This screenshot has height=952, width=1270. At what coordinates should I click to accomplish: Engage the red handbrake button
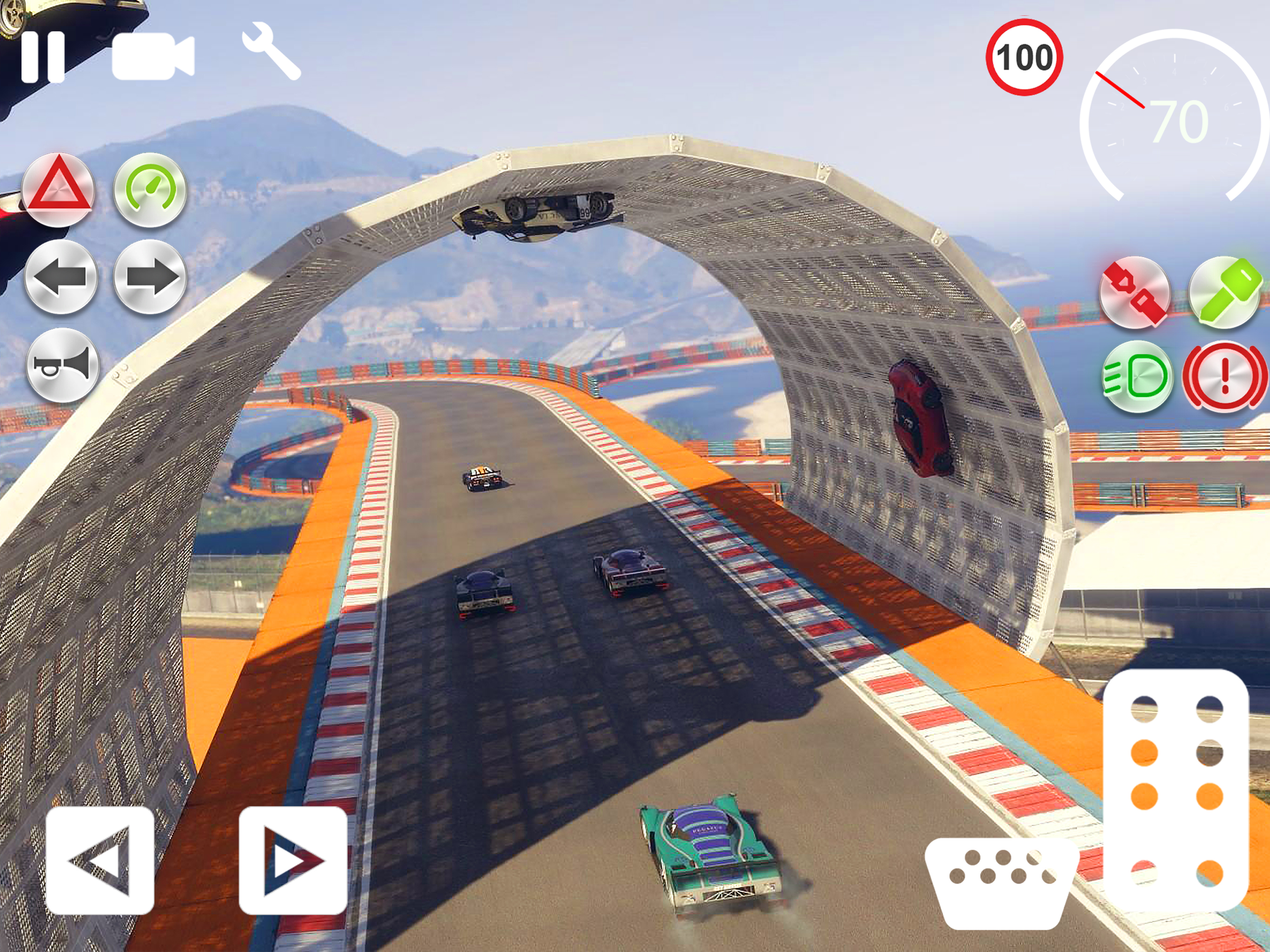point(1224,377)
